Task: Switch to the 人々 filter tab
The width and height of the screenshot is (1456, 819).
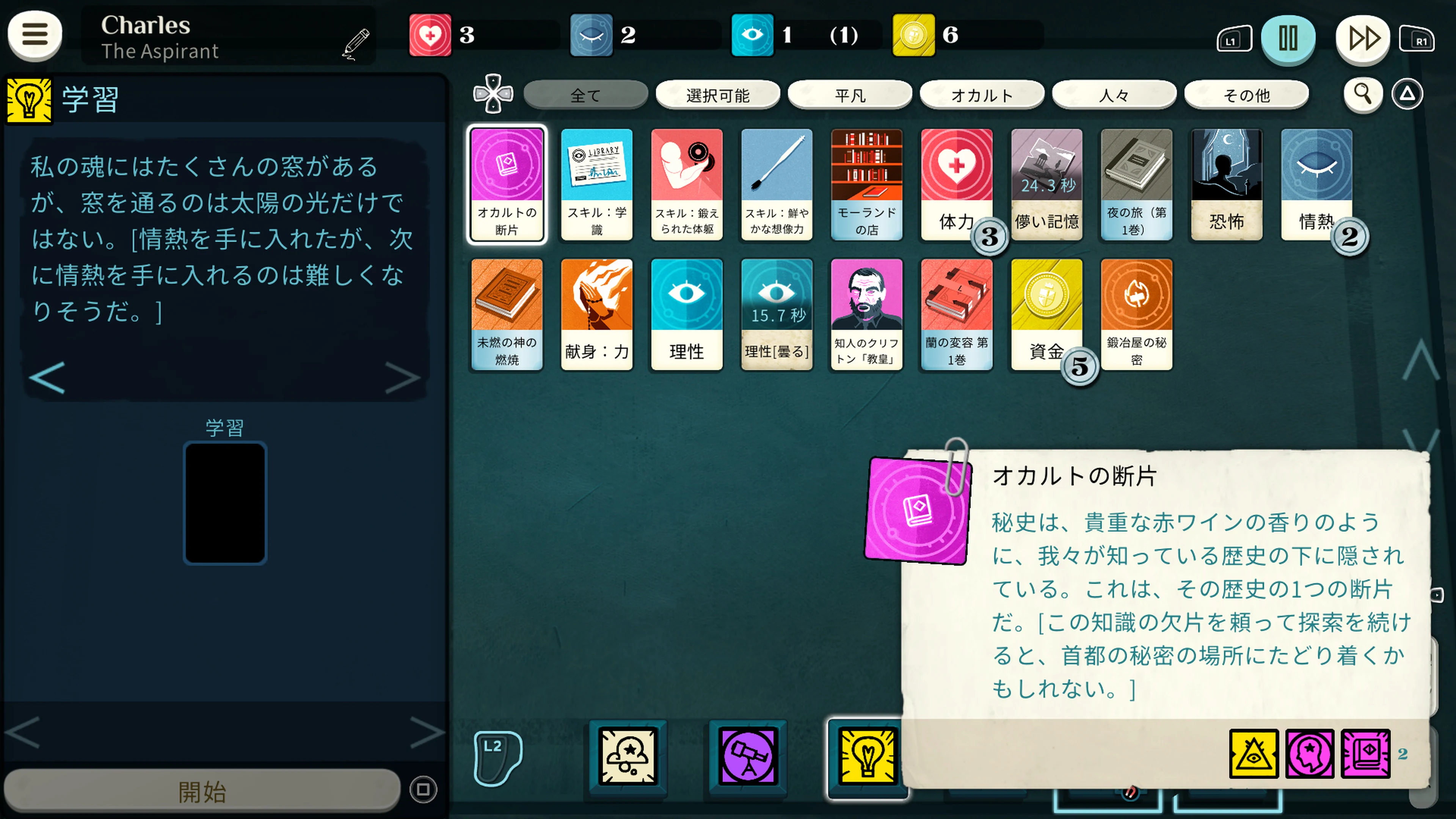Action: click(x=1114, y=94)
